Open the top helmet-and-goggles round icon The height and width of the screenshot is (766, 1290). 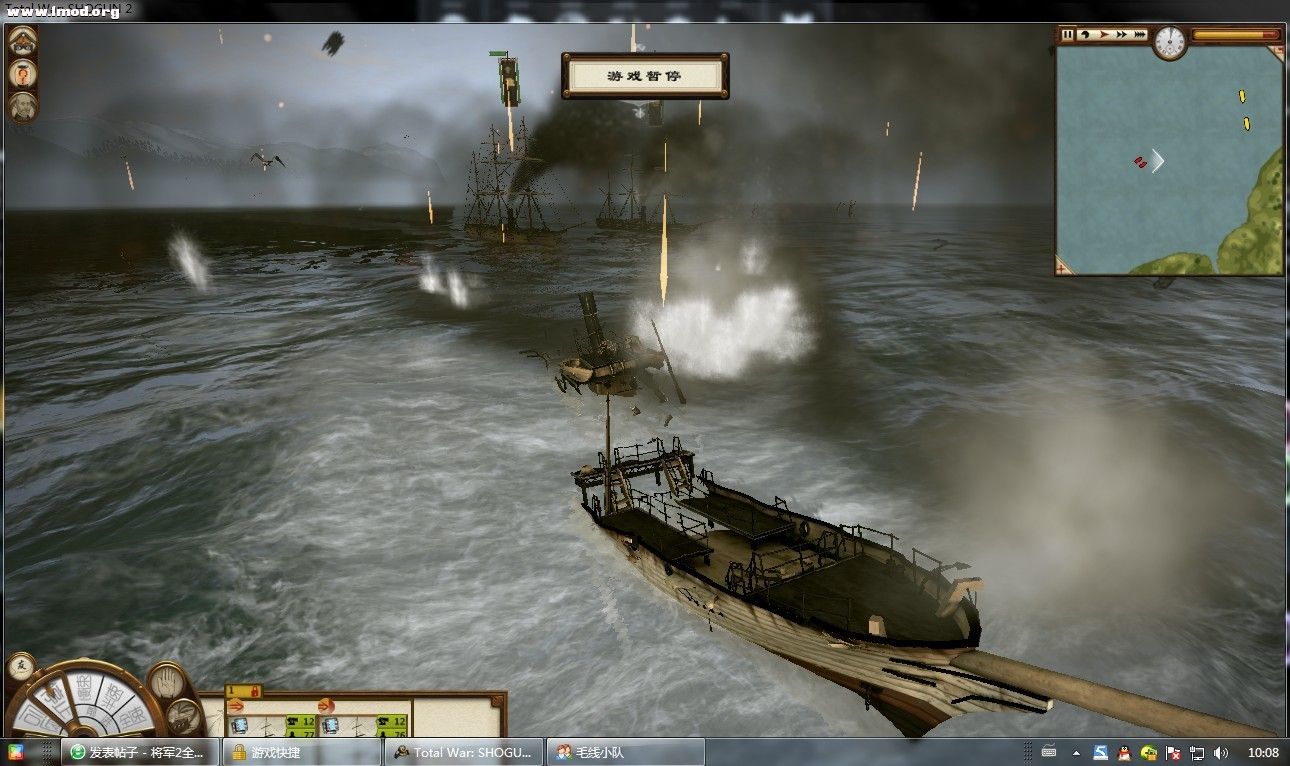[x=22, y=42]
